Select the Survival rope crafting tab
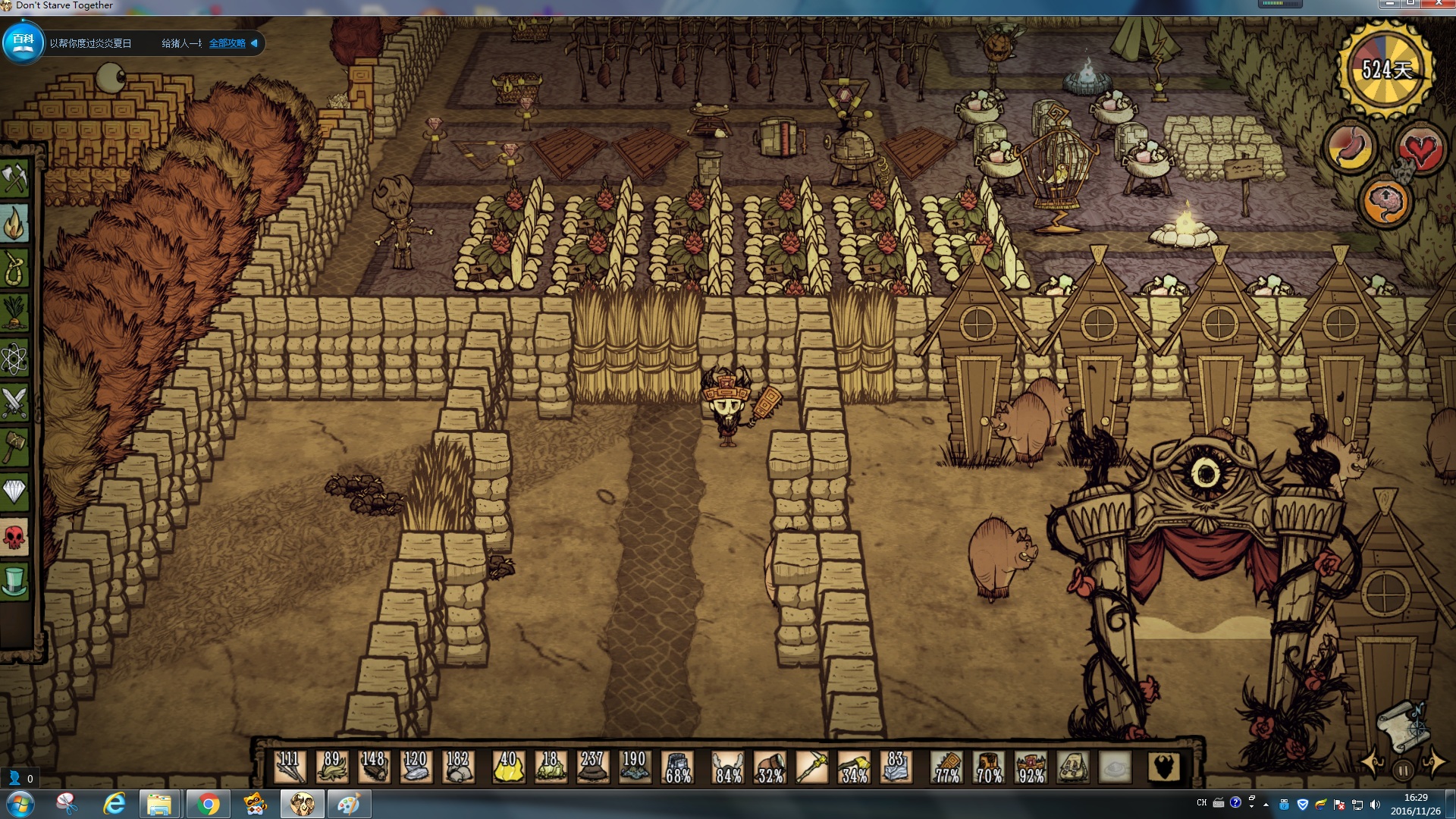Screen dimensions: 1456x819 point(14,268)
